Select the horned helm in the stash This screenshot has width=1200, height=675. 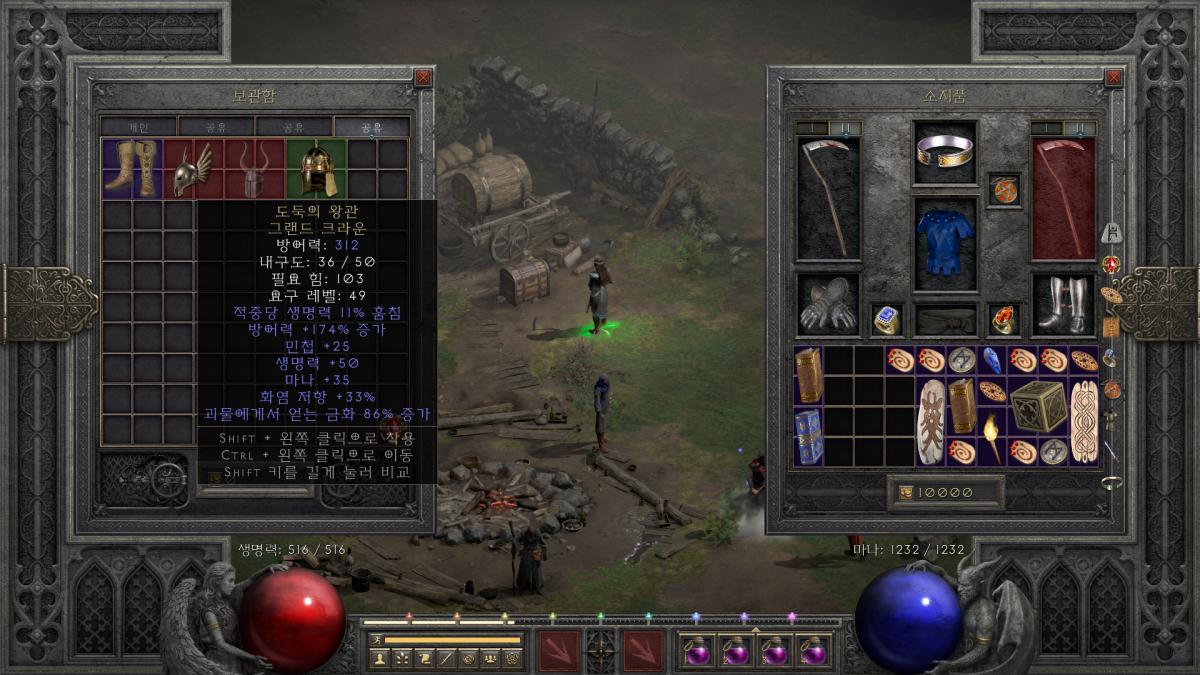[x=255, y=168]
